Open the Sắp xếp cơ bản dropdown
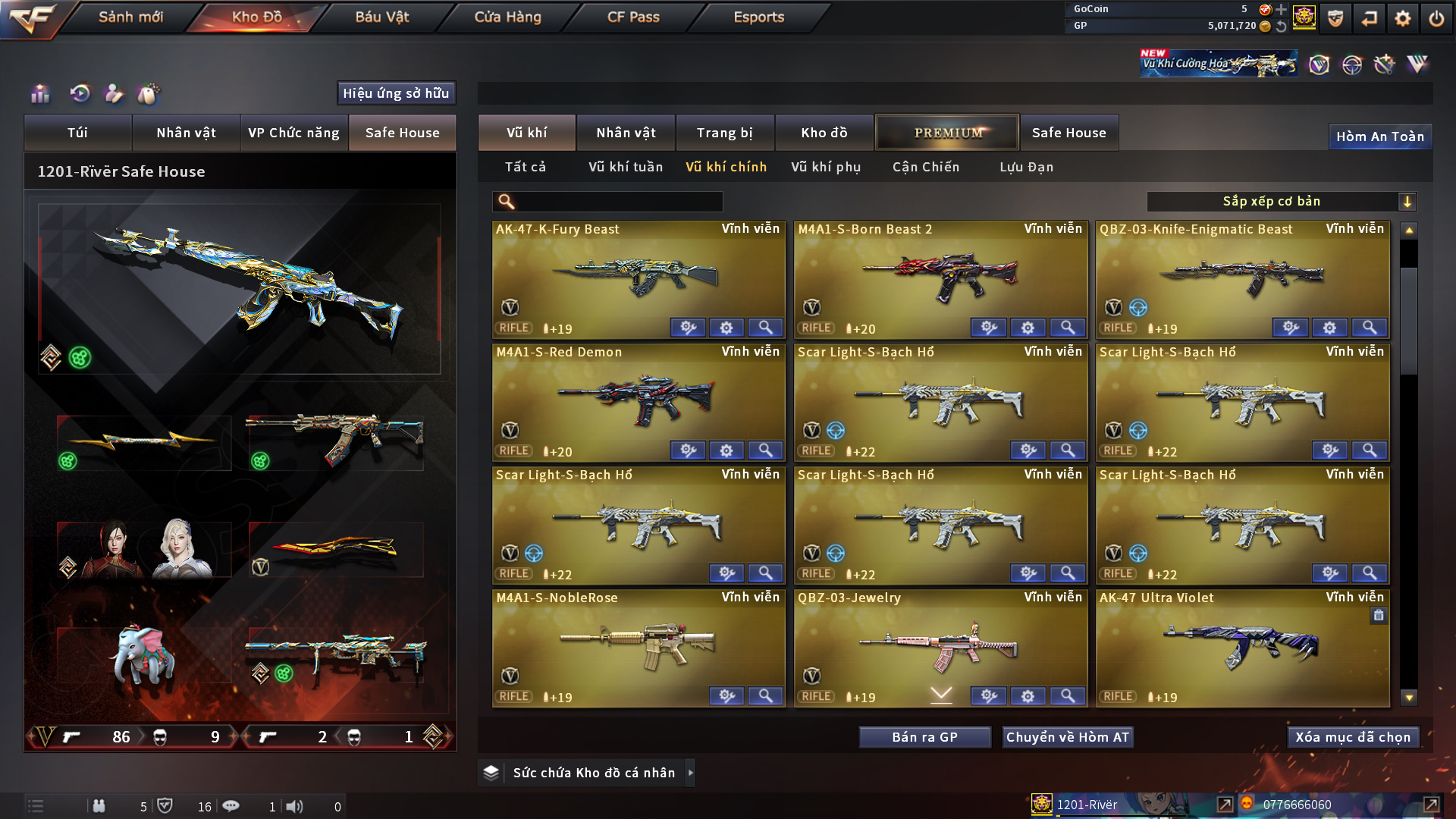This screenshot has height=819, width=1456. (1281, 201)
